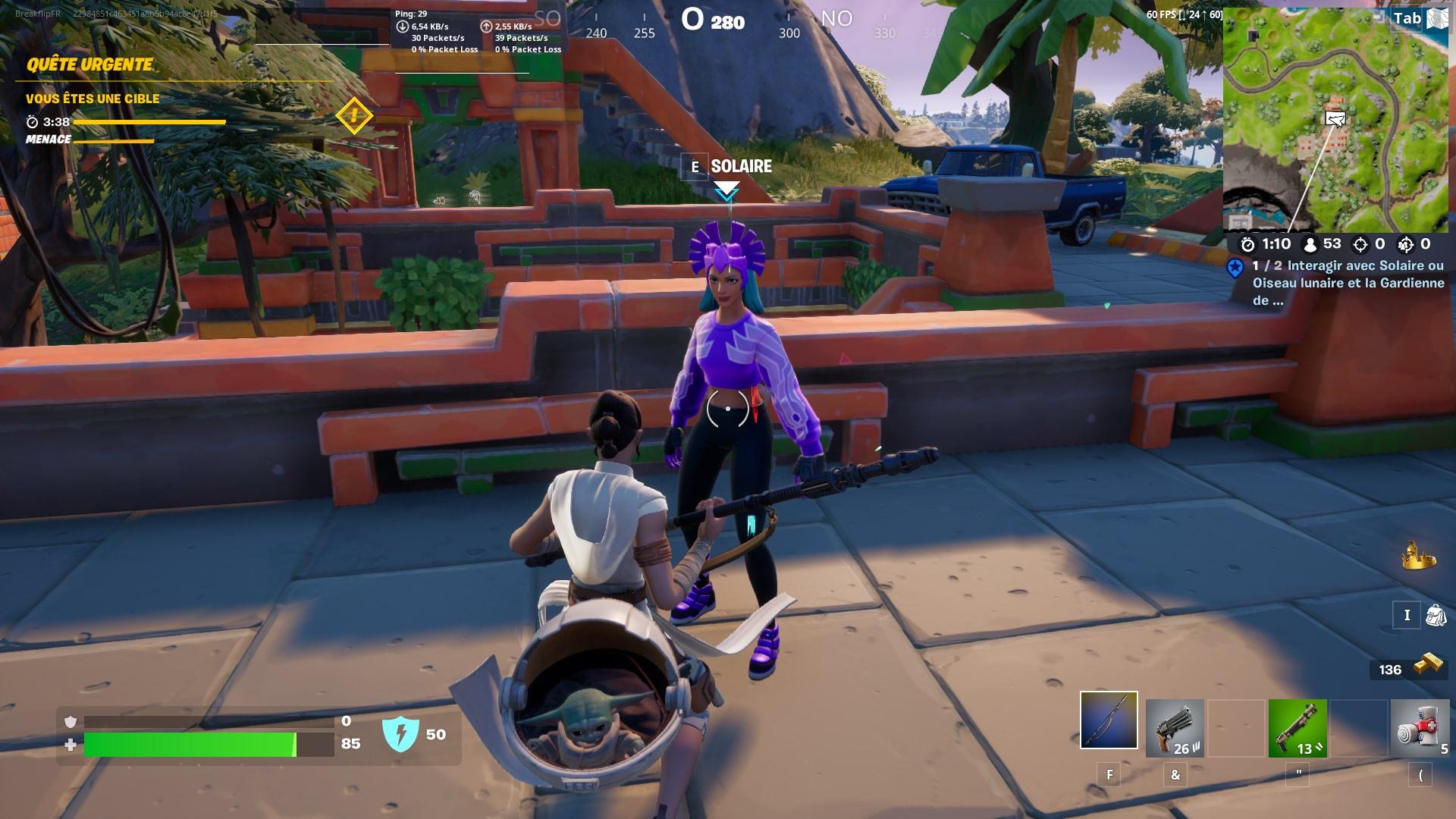Click the quest marker on the minimap
The image size is (1456, 819).
point(1335,119)
